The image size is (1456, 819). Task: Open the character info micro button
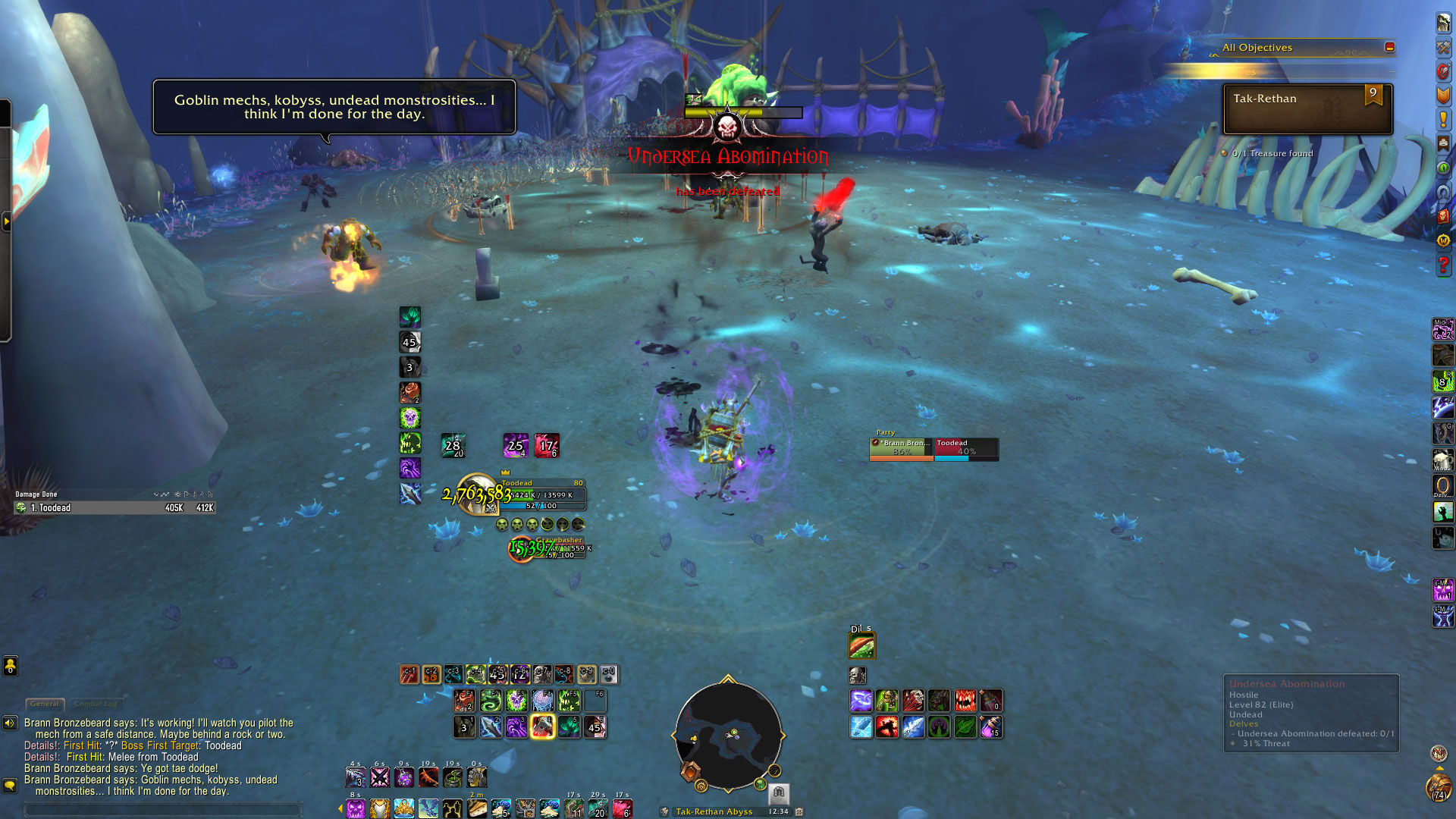(1443, 23)
